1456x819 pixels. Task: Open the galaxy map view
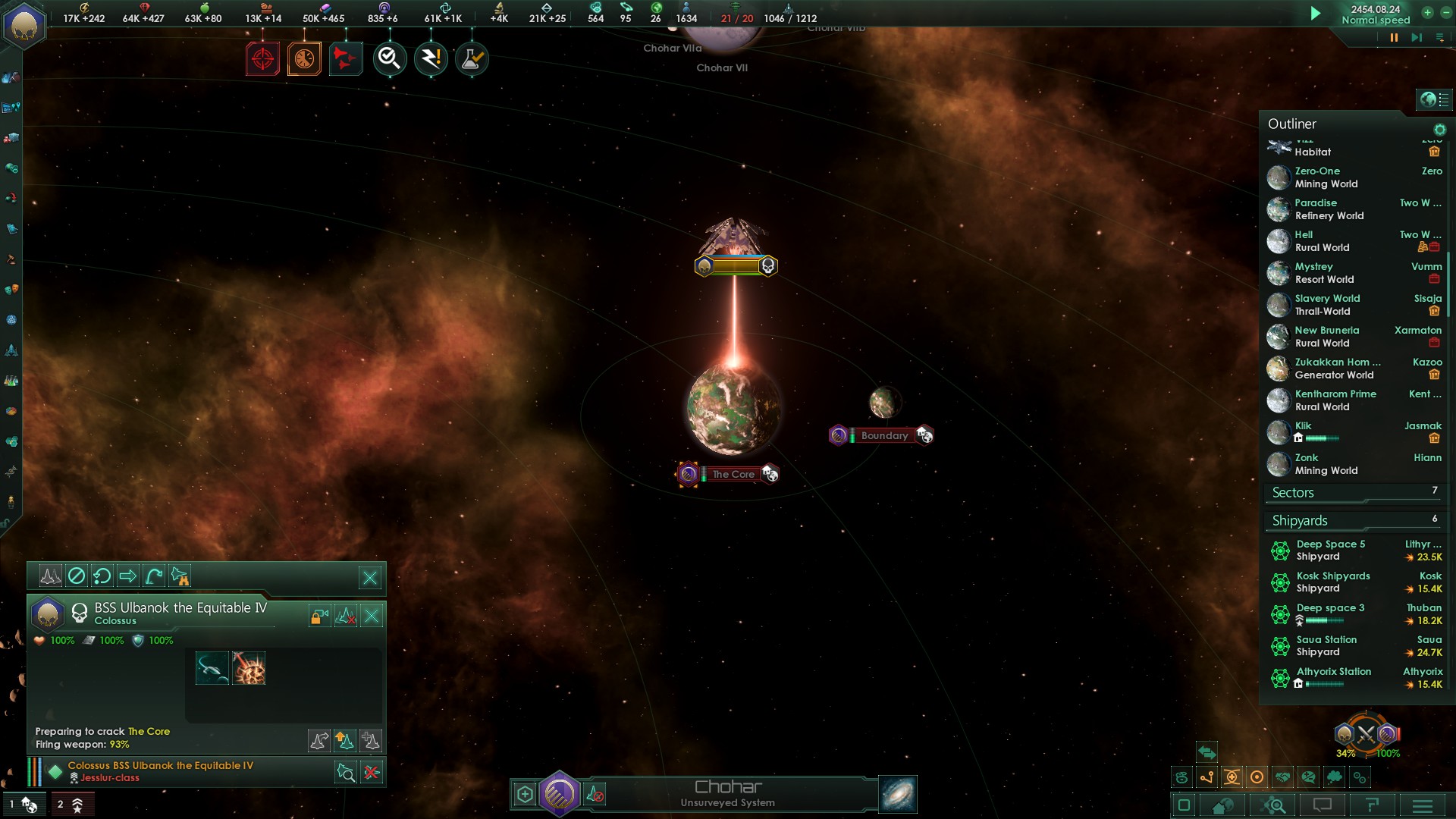pyautogui.click(x=898, y=795)
